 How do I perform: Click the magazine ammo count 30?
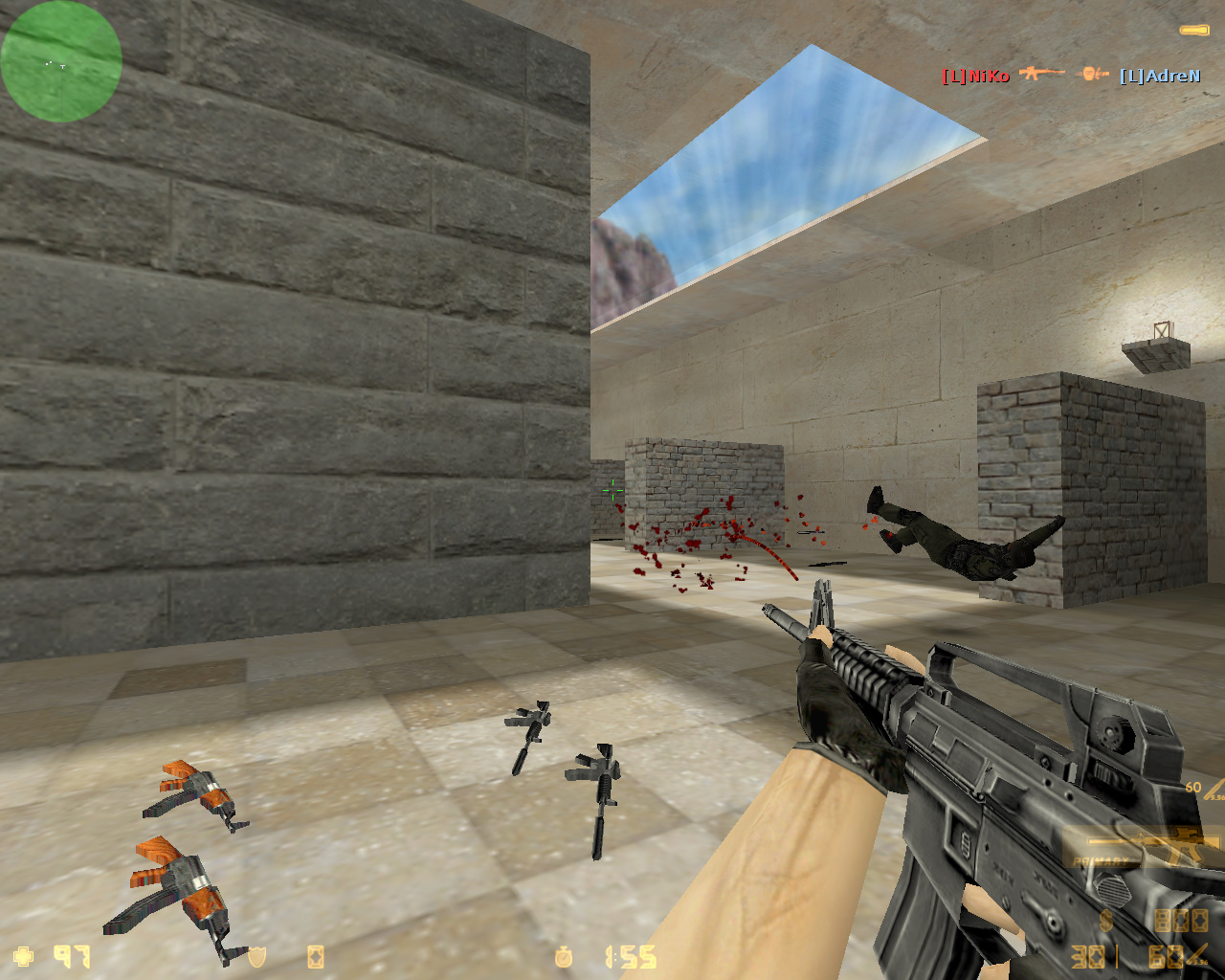tap(1086, 957)
